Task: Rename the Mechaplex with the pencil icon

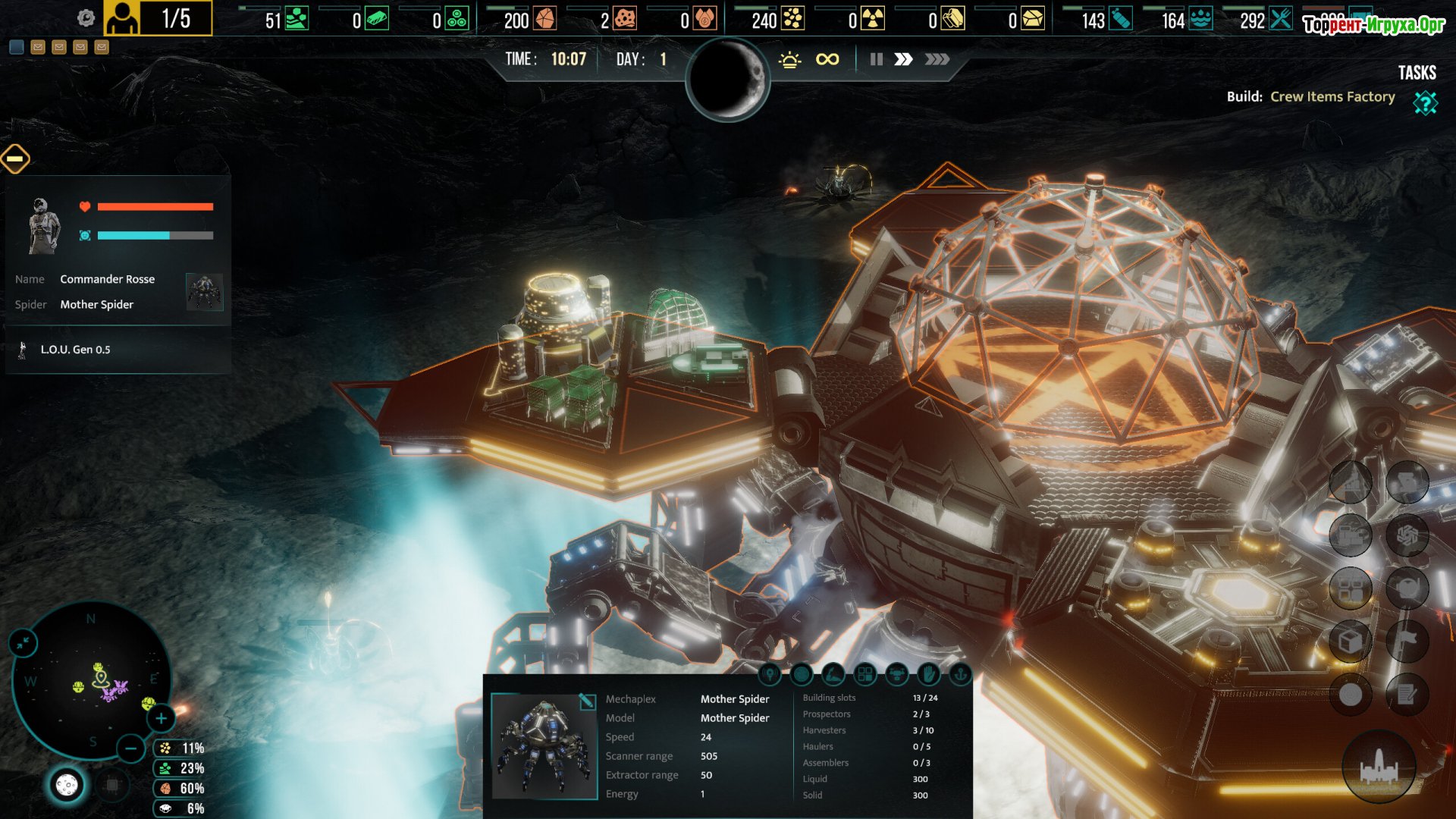Action: (x=586, y=701)
